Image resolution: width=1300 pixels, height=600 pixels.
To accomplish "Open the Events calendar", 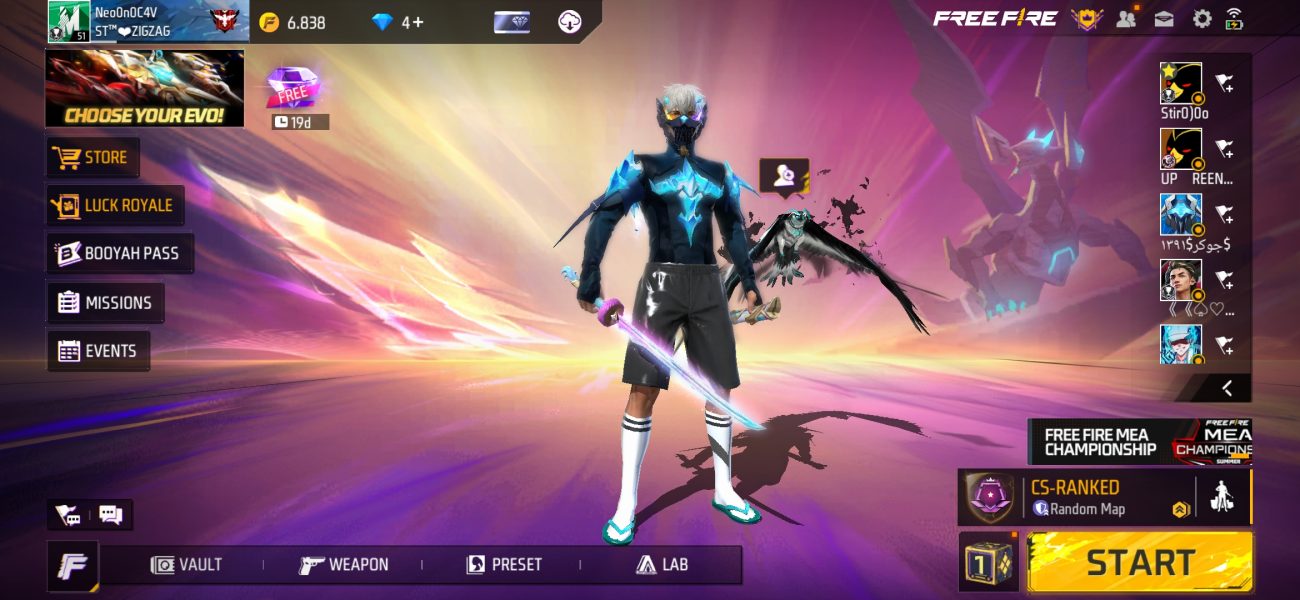I will [x=98, y=351].
